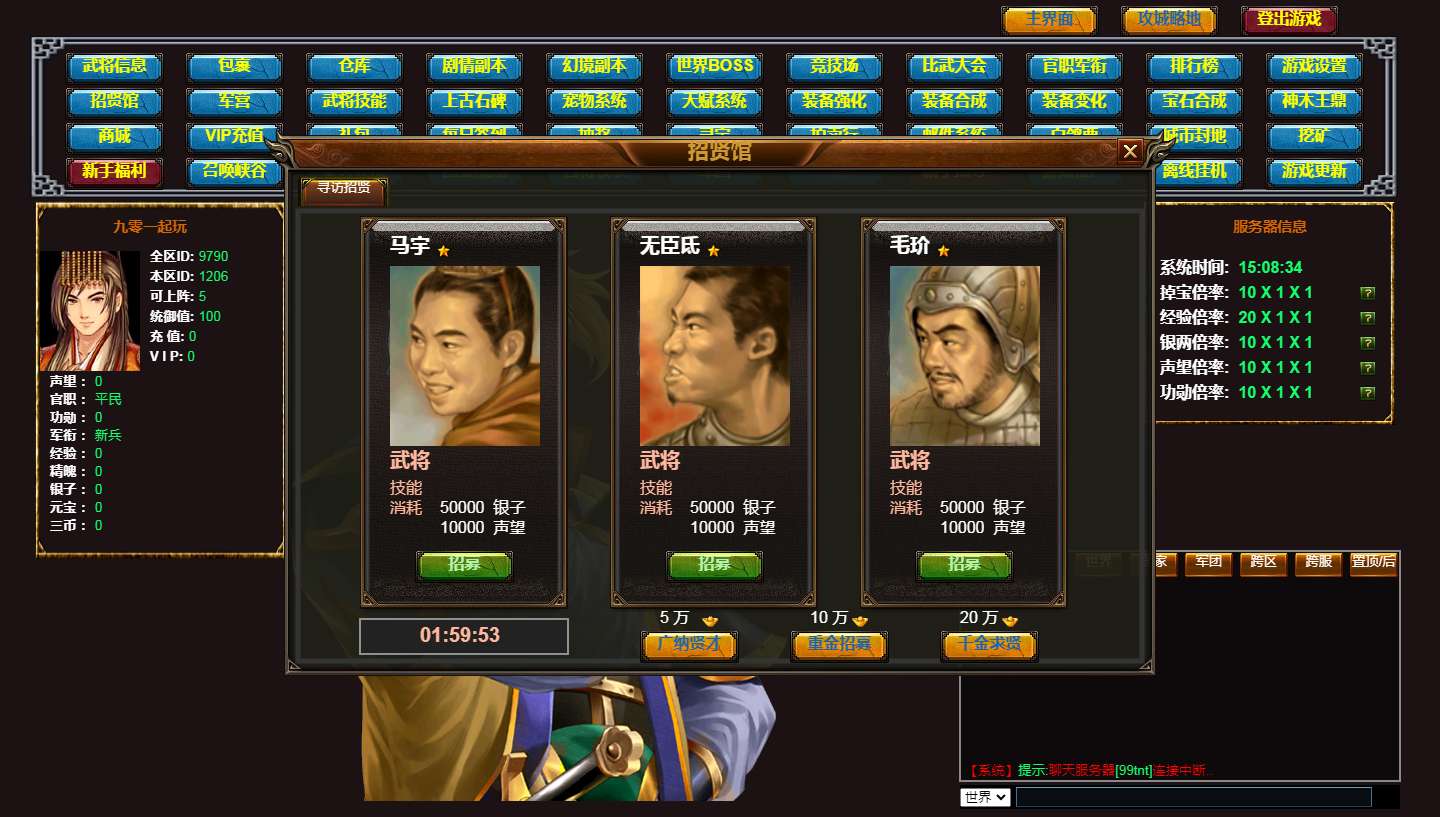Screen dimensions: 1440x817
Task: Select the 寻访招贤 tab
Action: [343, 188]
